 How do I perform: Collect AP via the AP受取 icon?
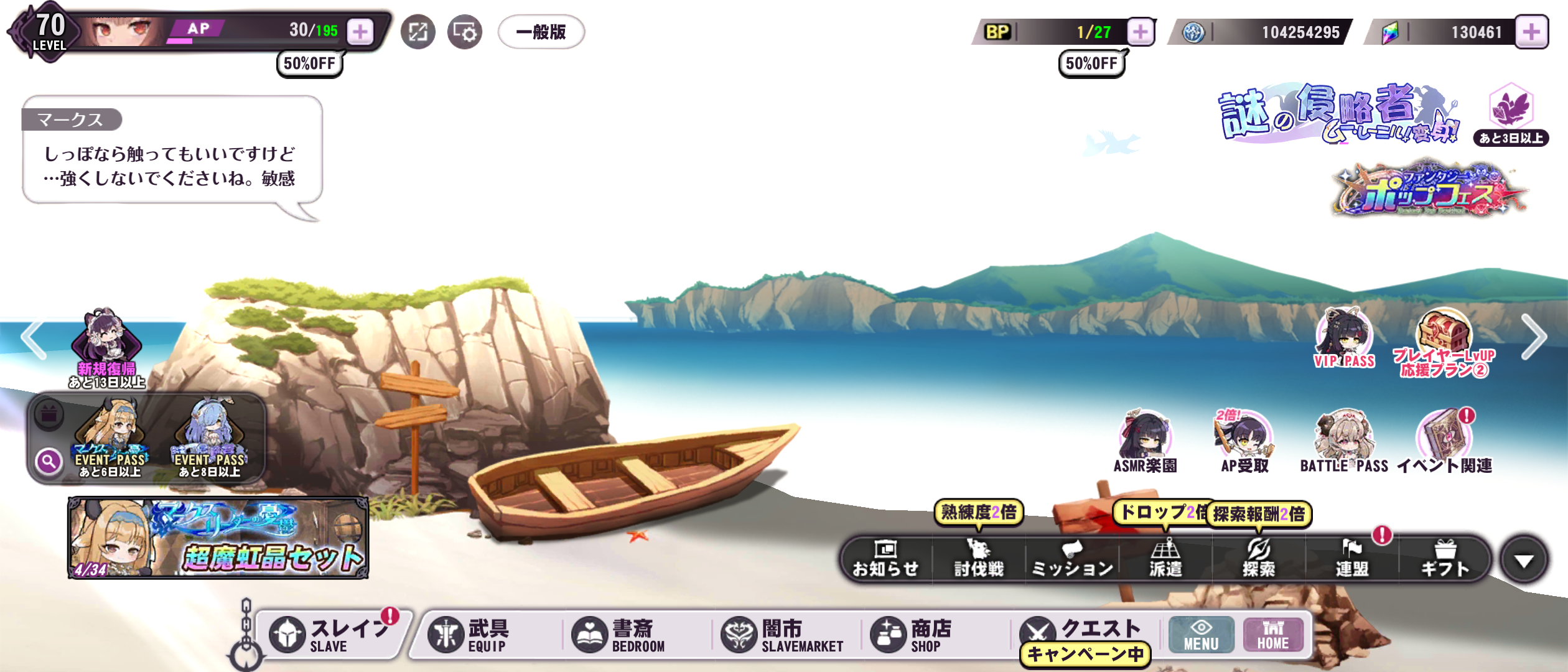[x=1244, y=442]
